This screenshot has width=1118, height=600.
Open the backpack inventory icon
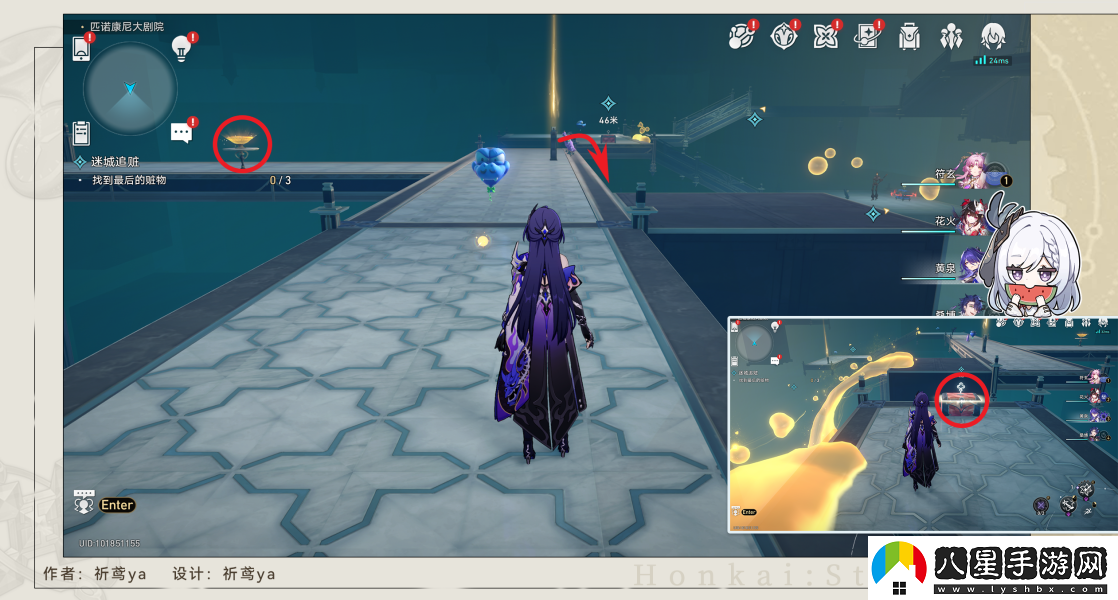tap(909, 37)
